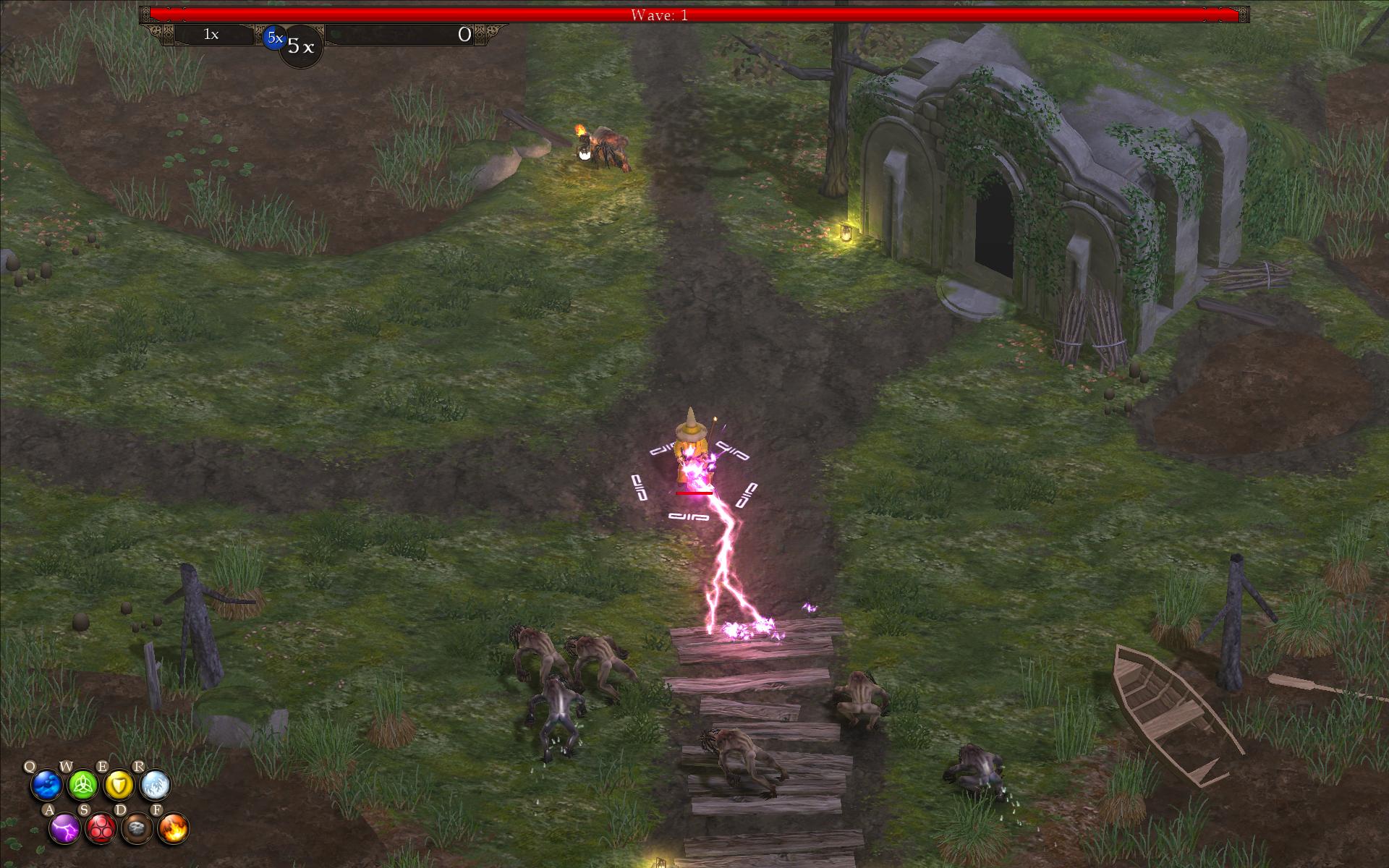The height and width of the screenshot is (868, 1389).
Task: Click the large 5x multiplier medallion
Action: tap(301, 46)
